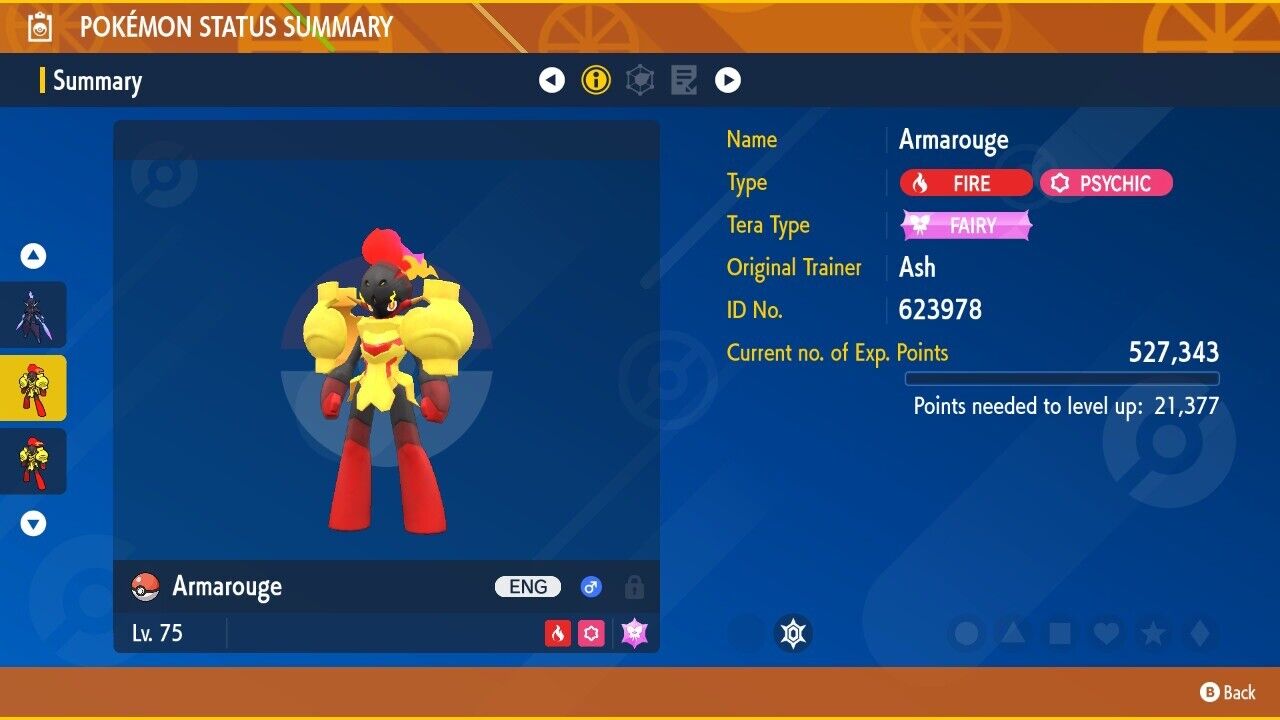
Task: Click the Fairy Tera Type badge
Action: [966, 226]
